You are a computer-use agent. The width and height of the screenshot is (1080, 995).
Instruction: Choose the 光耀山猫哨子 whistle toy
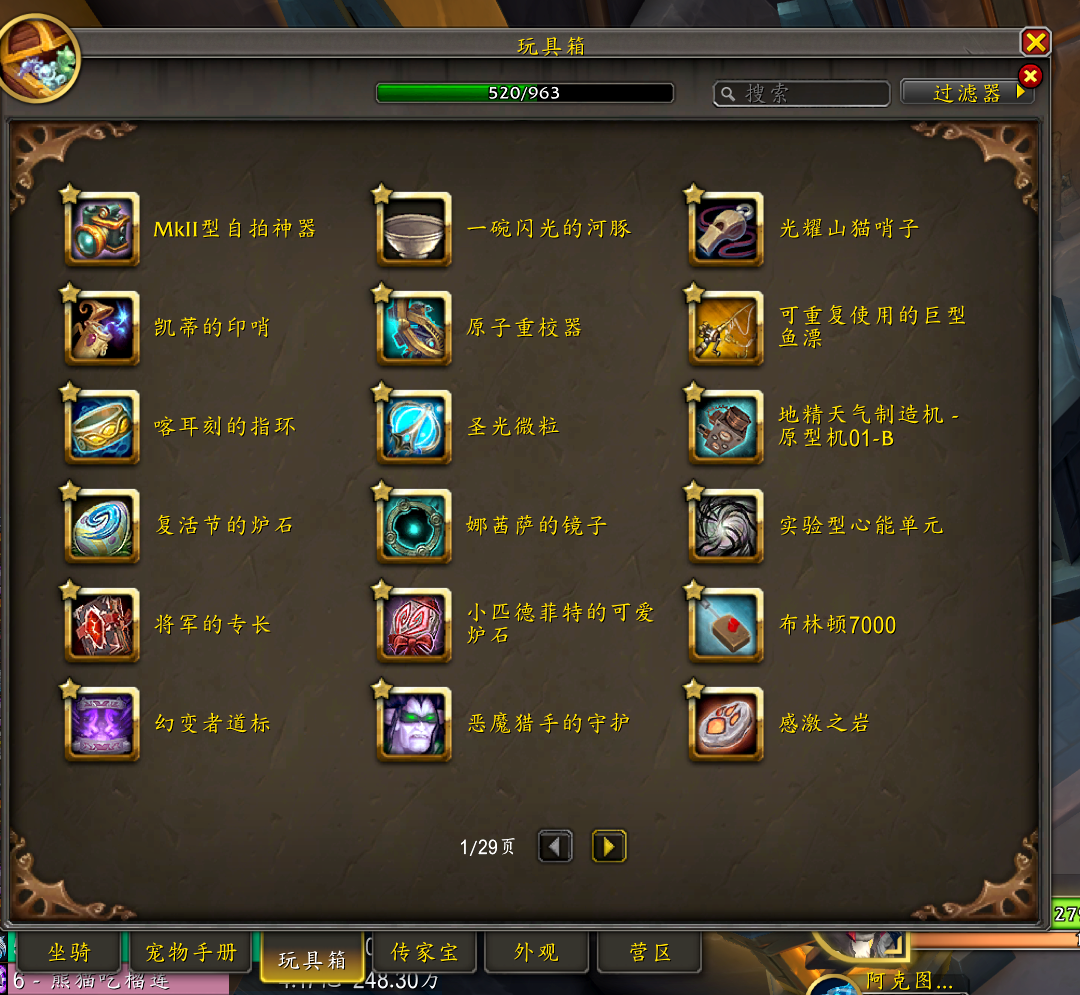tap(726, 229)
